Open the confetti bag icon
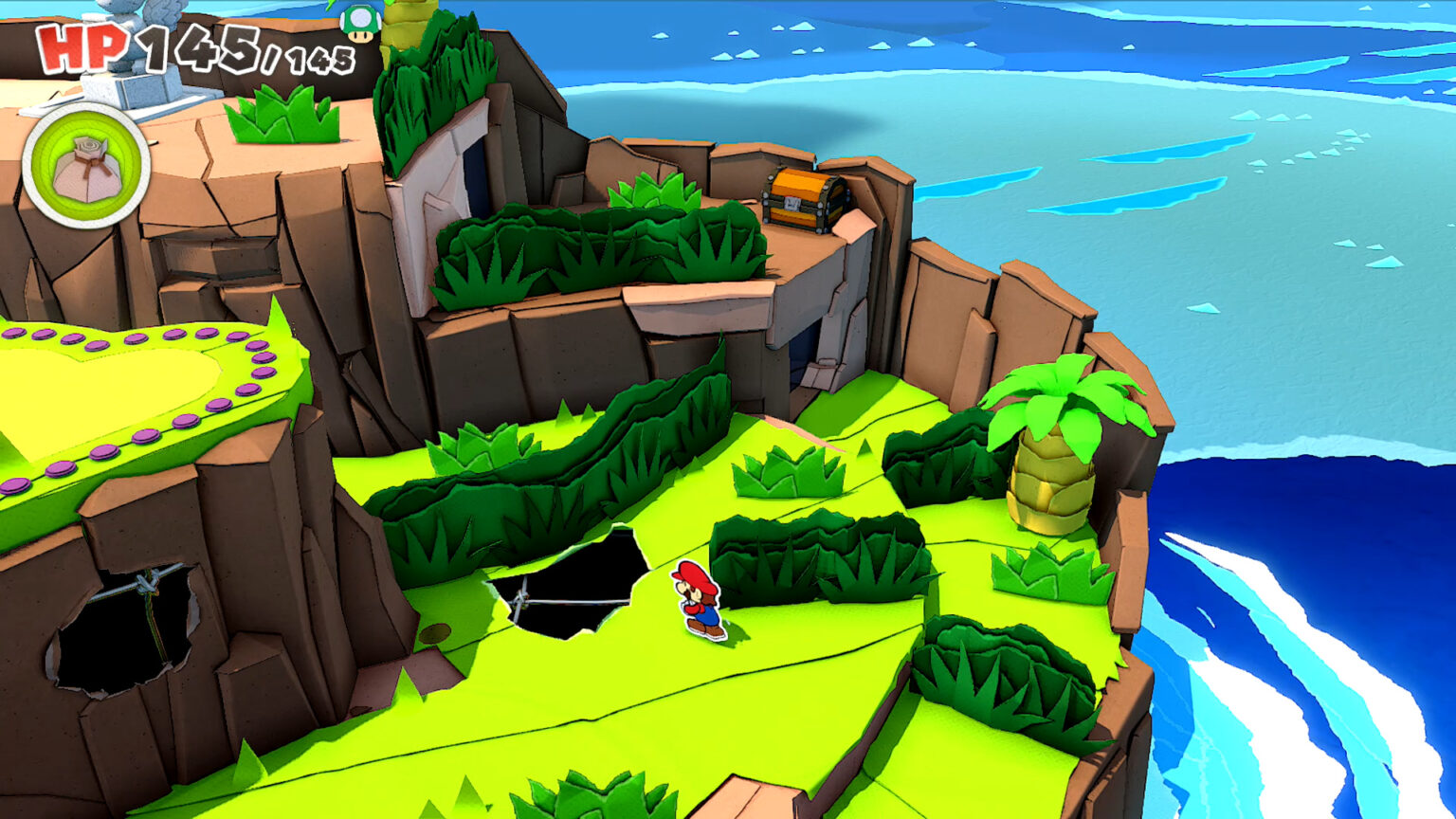The height and width of the screenshot is (819, 1456). [x=85, y=167]
